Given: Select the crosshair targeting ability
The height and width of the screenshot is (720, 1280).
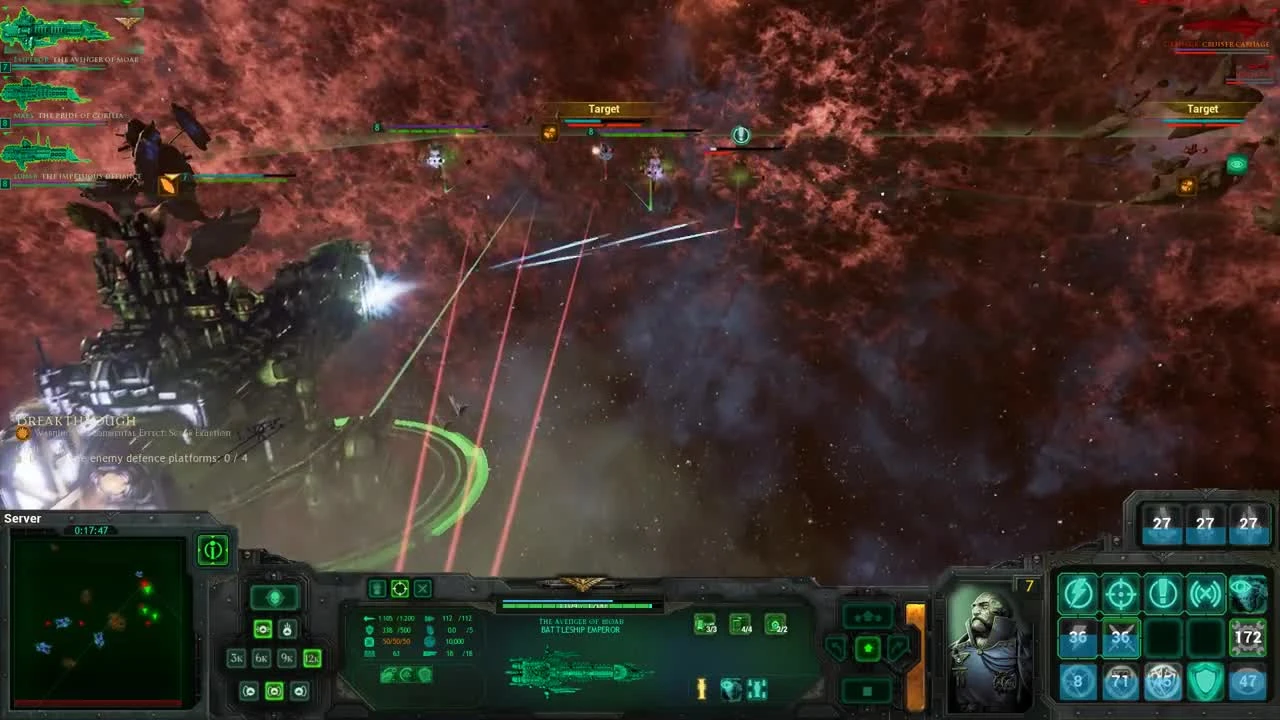Looking at the screenshot, I should tap(1119, 592).
